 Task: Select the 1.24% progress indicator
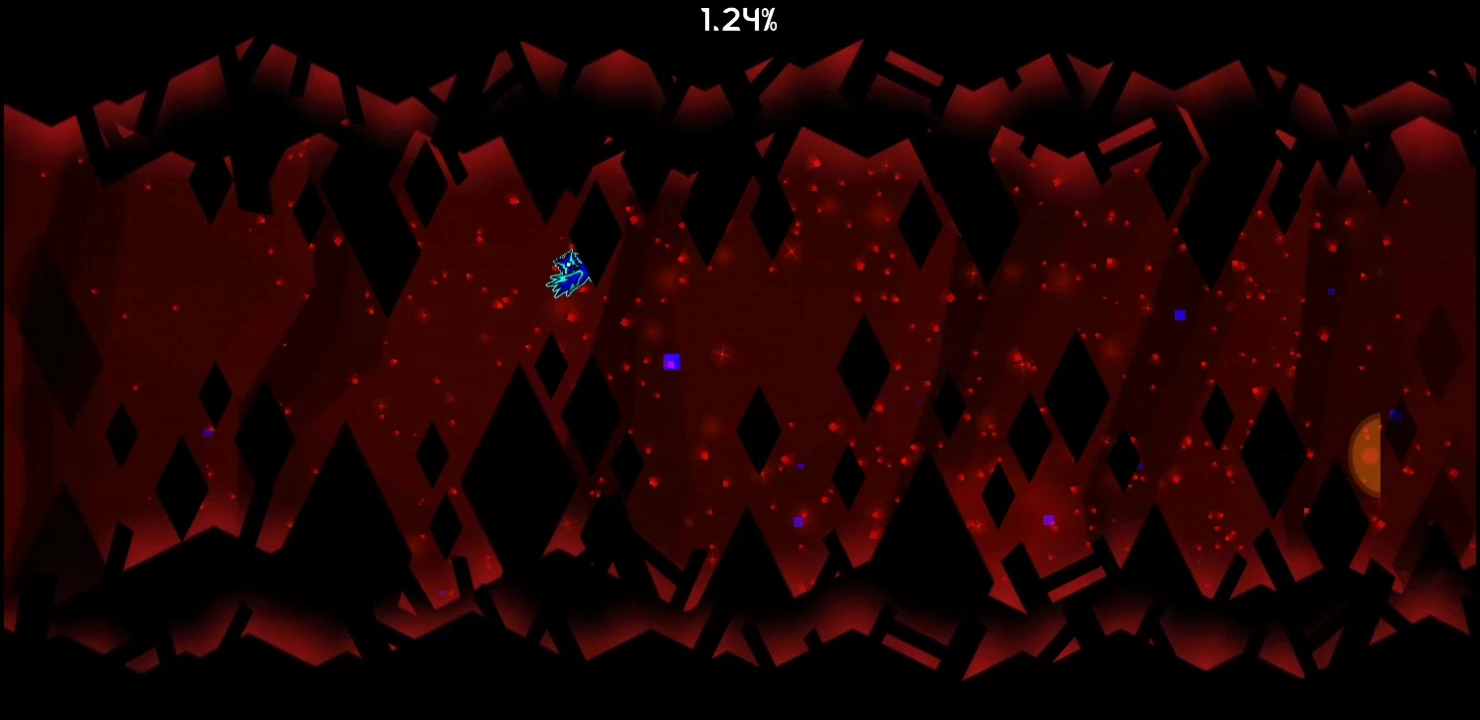pyautogui.click(x=739, y=20)
